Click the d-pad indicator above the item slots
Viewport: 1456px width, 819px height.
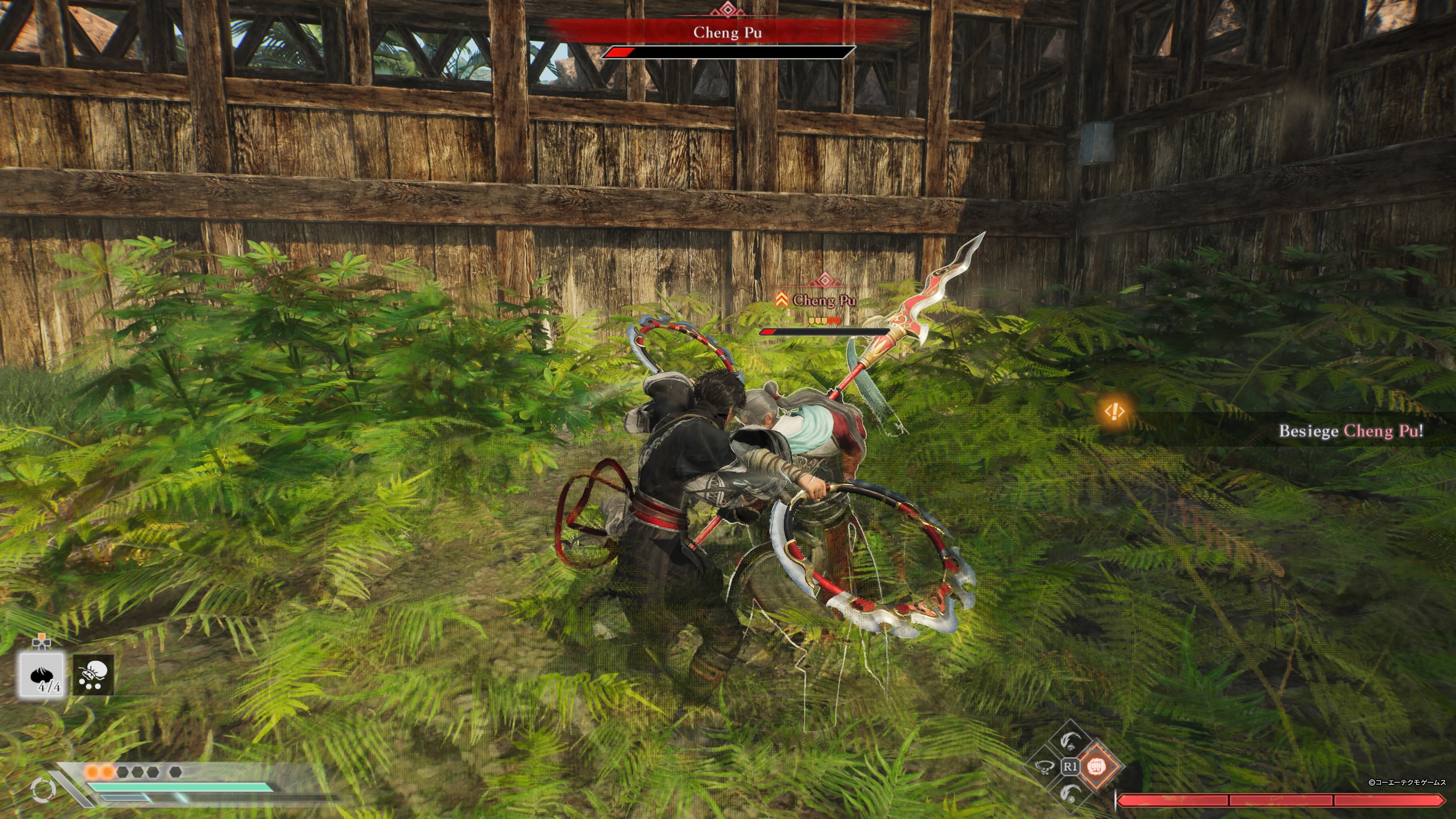pyautogui.click(x=41, y=642)
